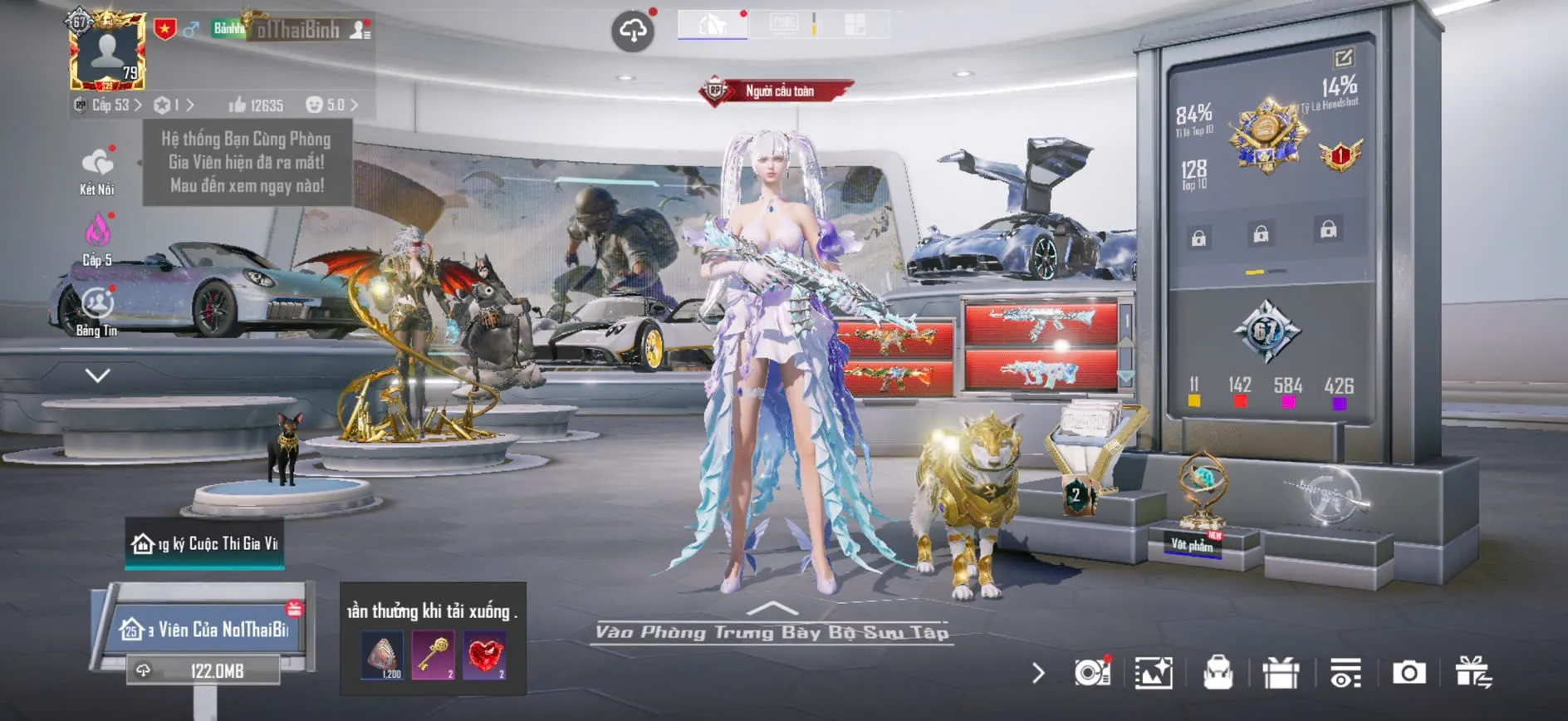The width and height of the screenshot is (1568, 721).
Task: Open the backpack inventory icon
Action: coord(1218,673)
